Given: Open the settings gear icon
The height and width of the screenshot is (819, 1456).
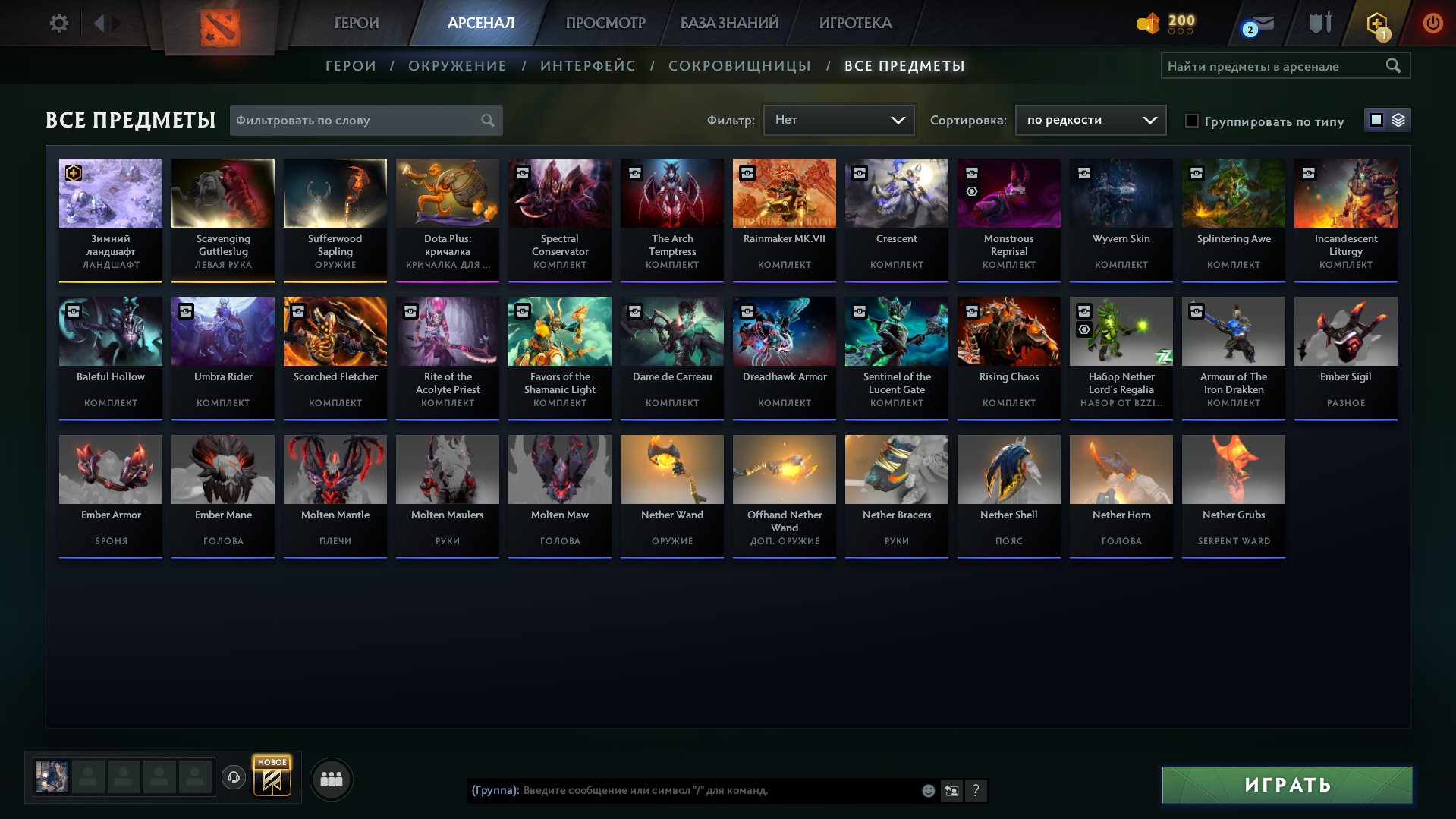Looking at the screenshot, I should click(58, 23).
